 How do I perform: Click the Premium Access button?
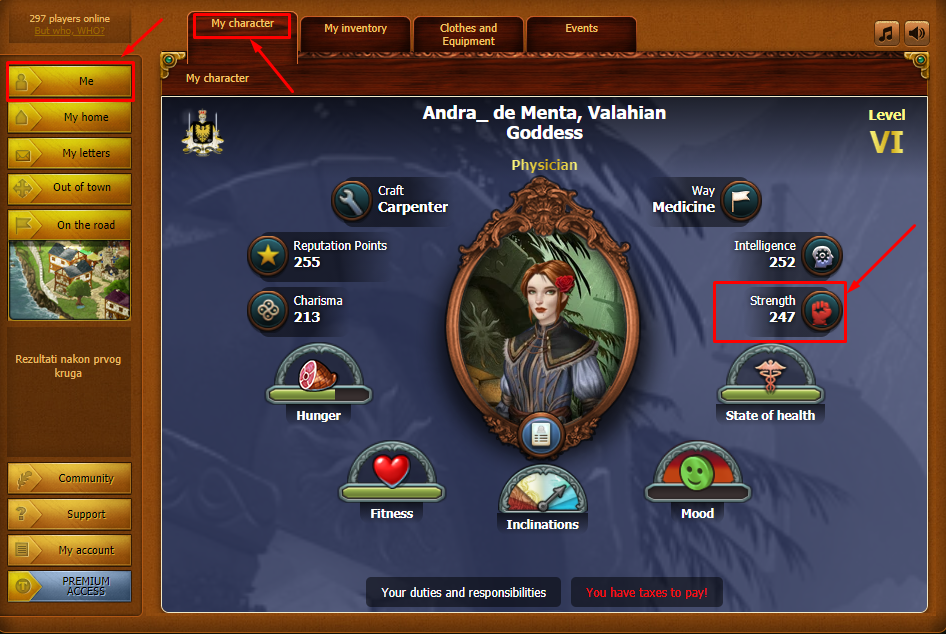70,586
